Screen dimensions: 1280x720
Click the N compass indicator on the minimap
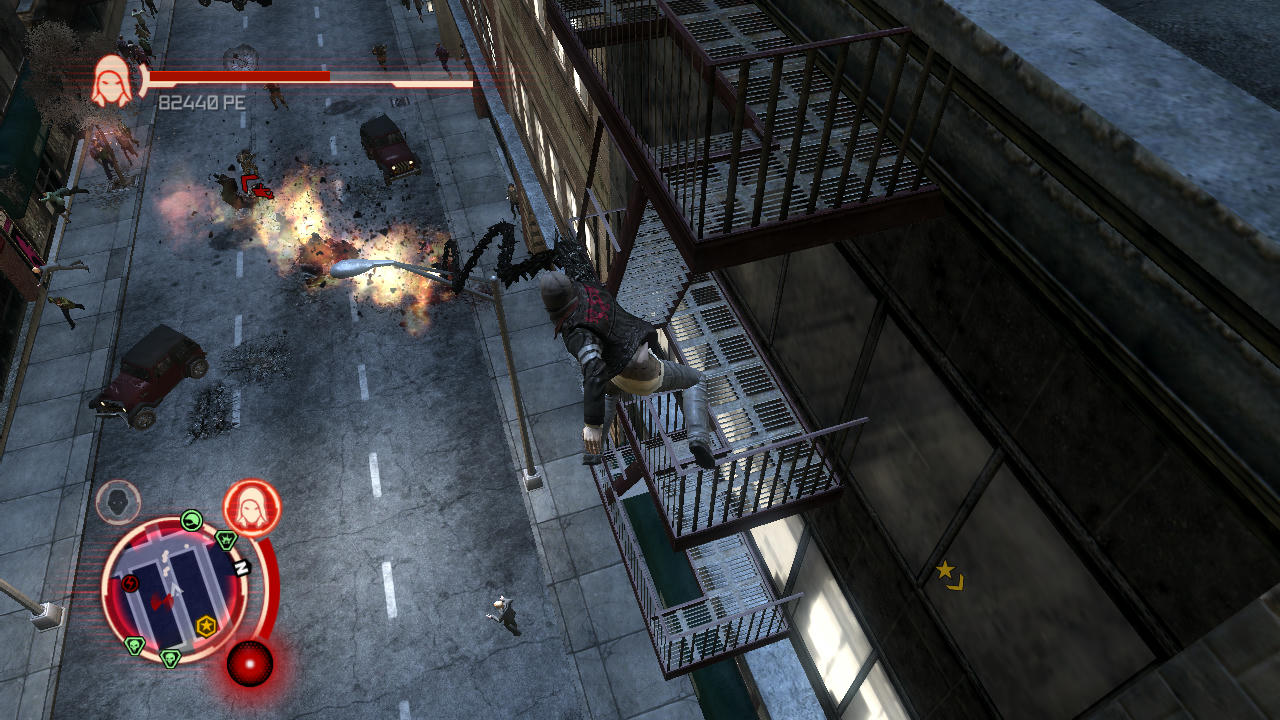241,568
